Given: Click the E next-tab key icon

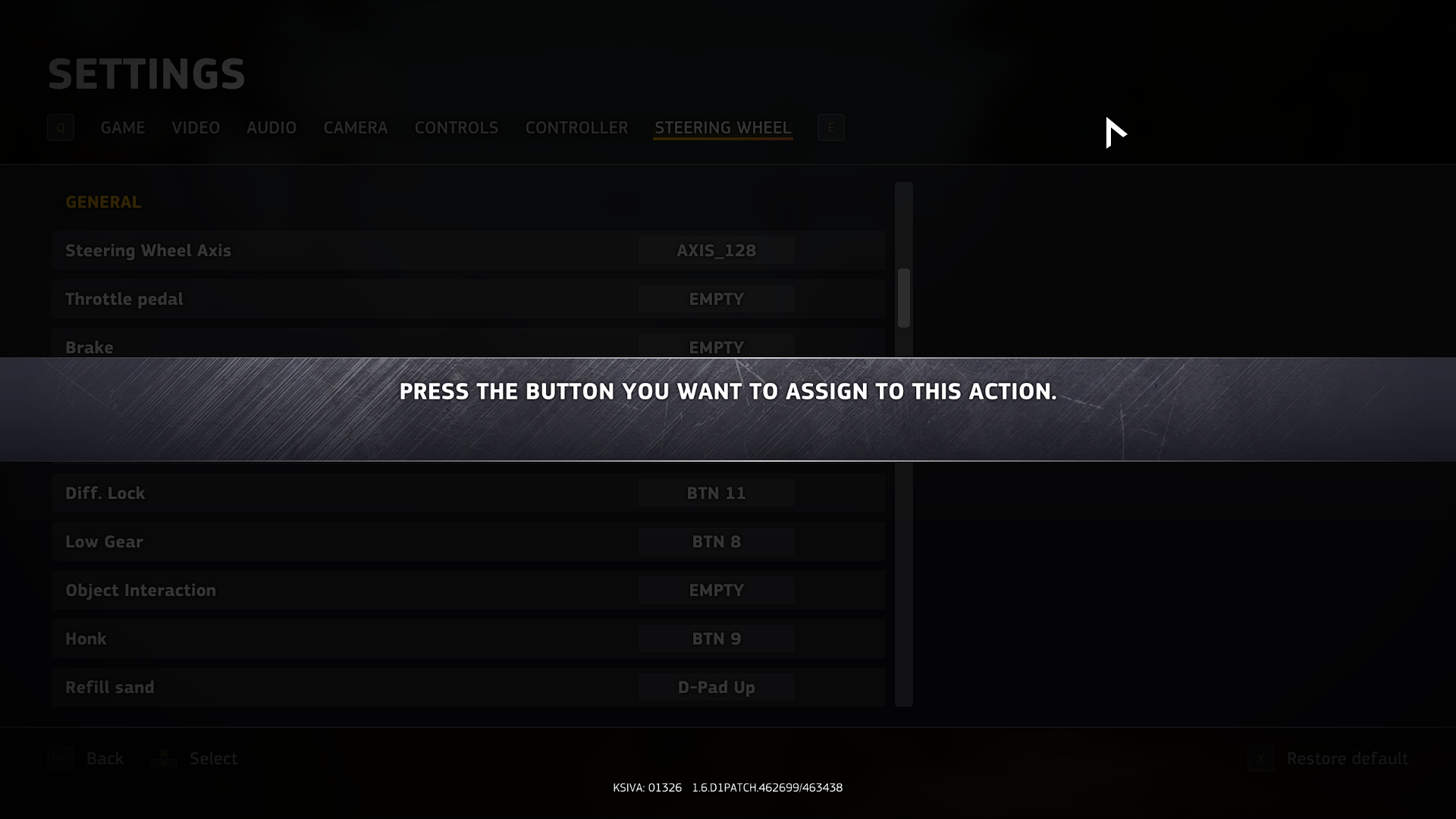Looking at the screenshot, I should pos(831,127).
